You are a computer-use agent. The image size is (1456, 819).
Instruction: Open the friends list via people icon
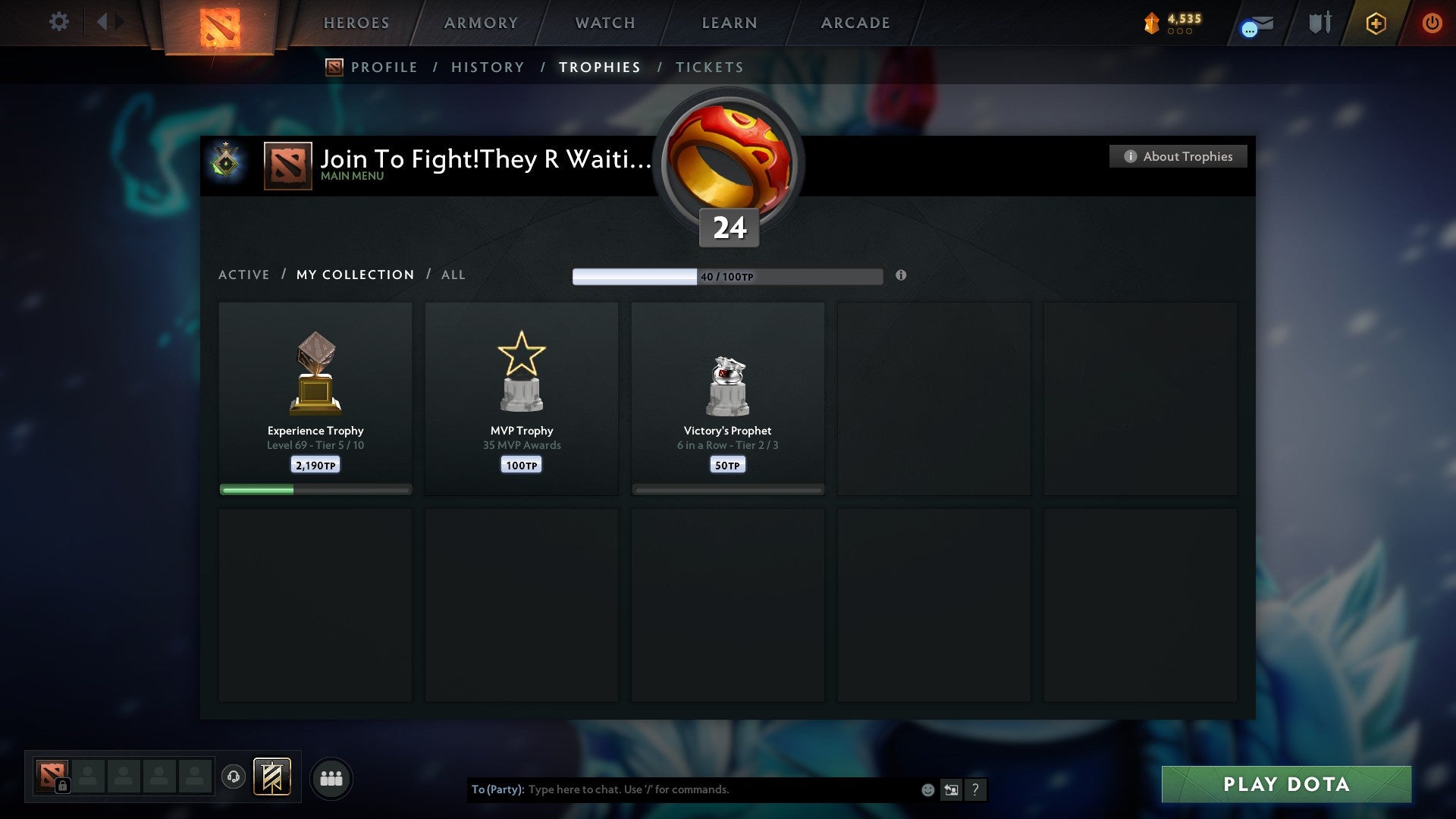(331, 777)
